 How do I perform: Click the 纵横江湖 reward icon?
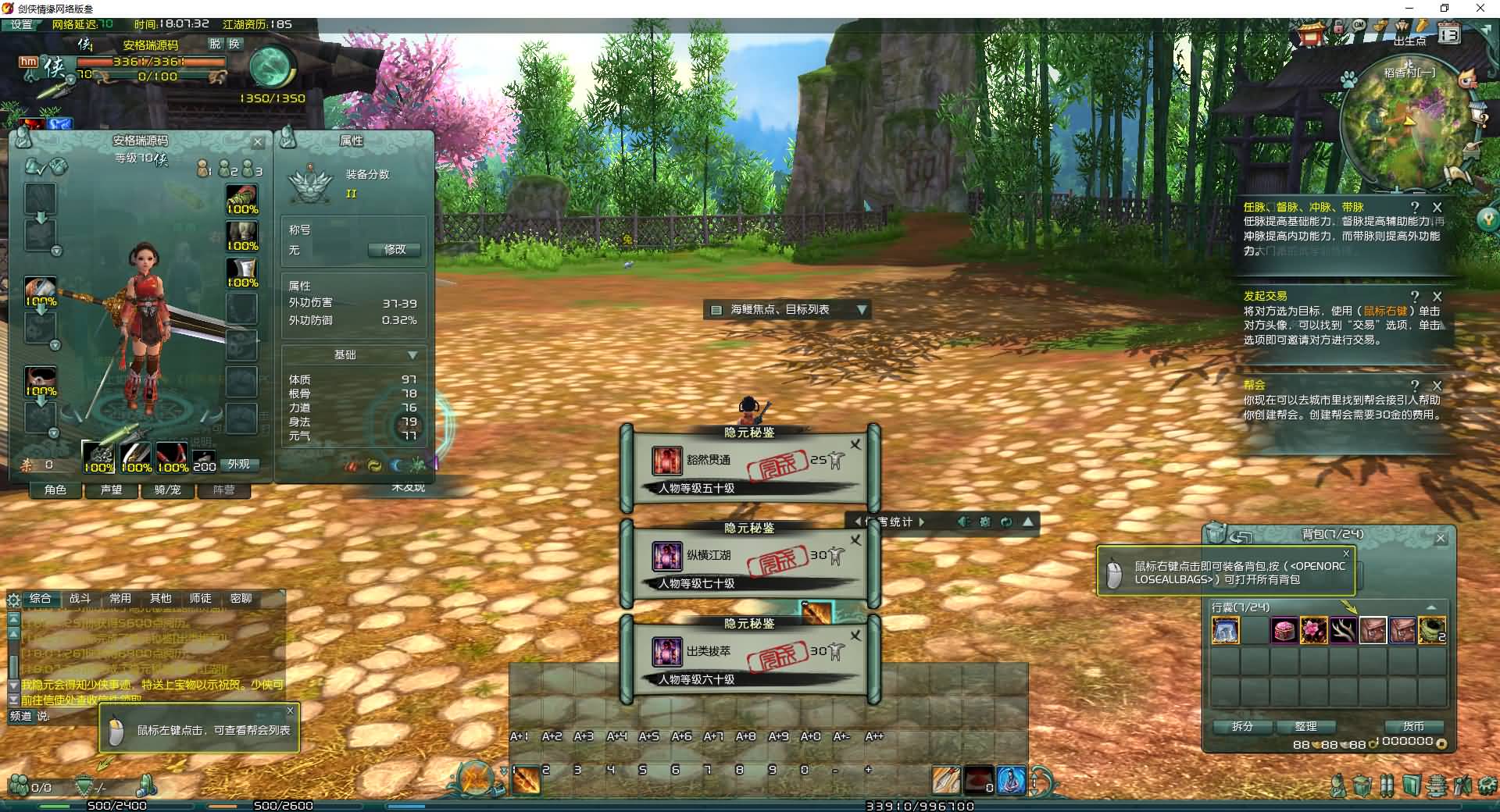click(667, 557)
